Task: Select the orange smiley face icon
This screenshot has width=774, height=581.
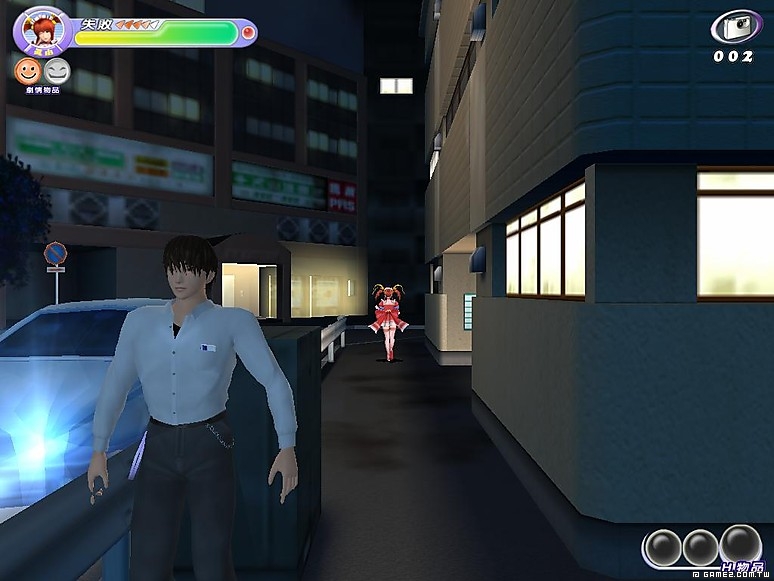Action: tap(25, 70)
